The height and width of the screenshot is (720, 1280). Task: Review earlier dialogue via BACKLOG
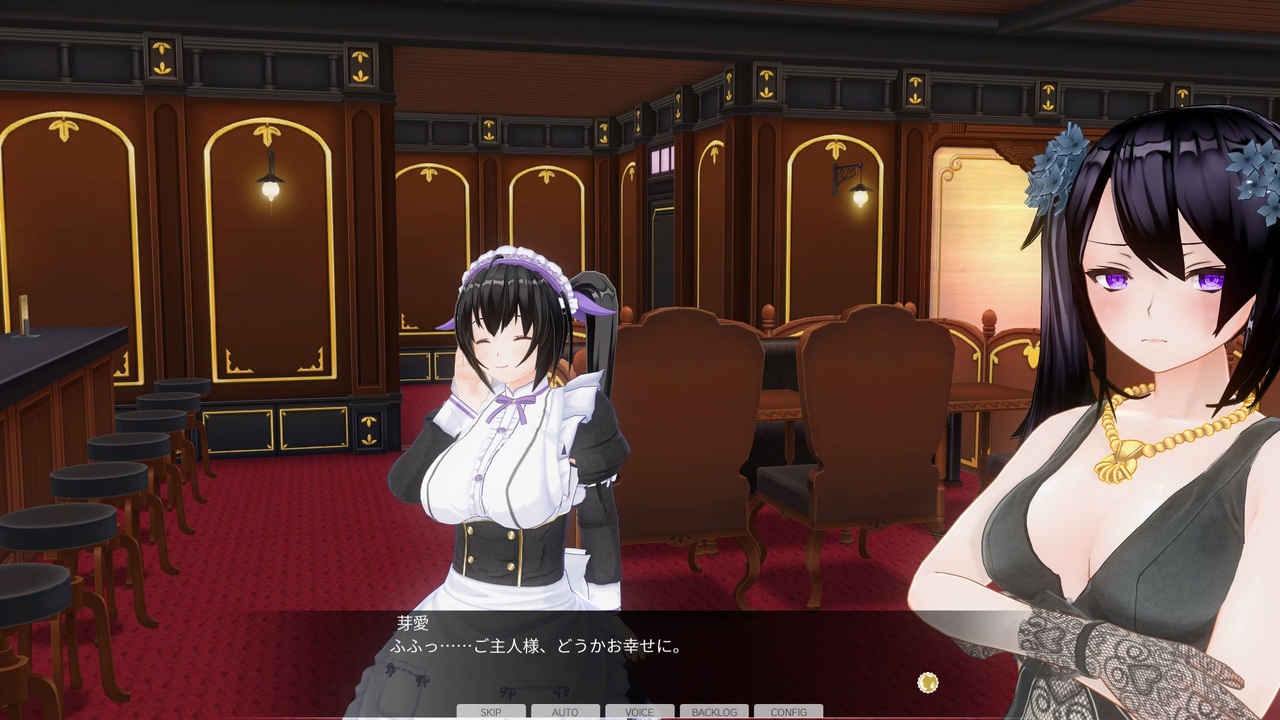pos(714,711)
